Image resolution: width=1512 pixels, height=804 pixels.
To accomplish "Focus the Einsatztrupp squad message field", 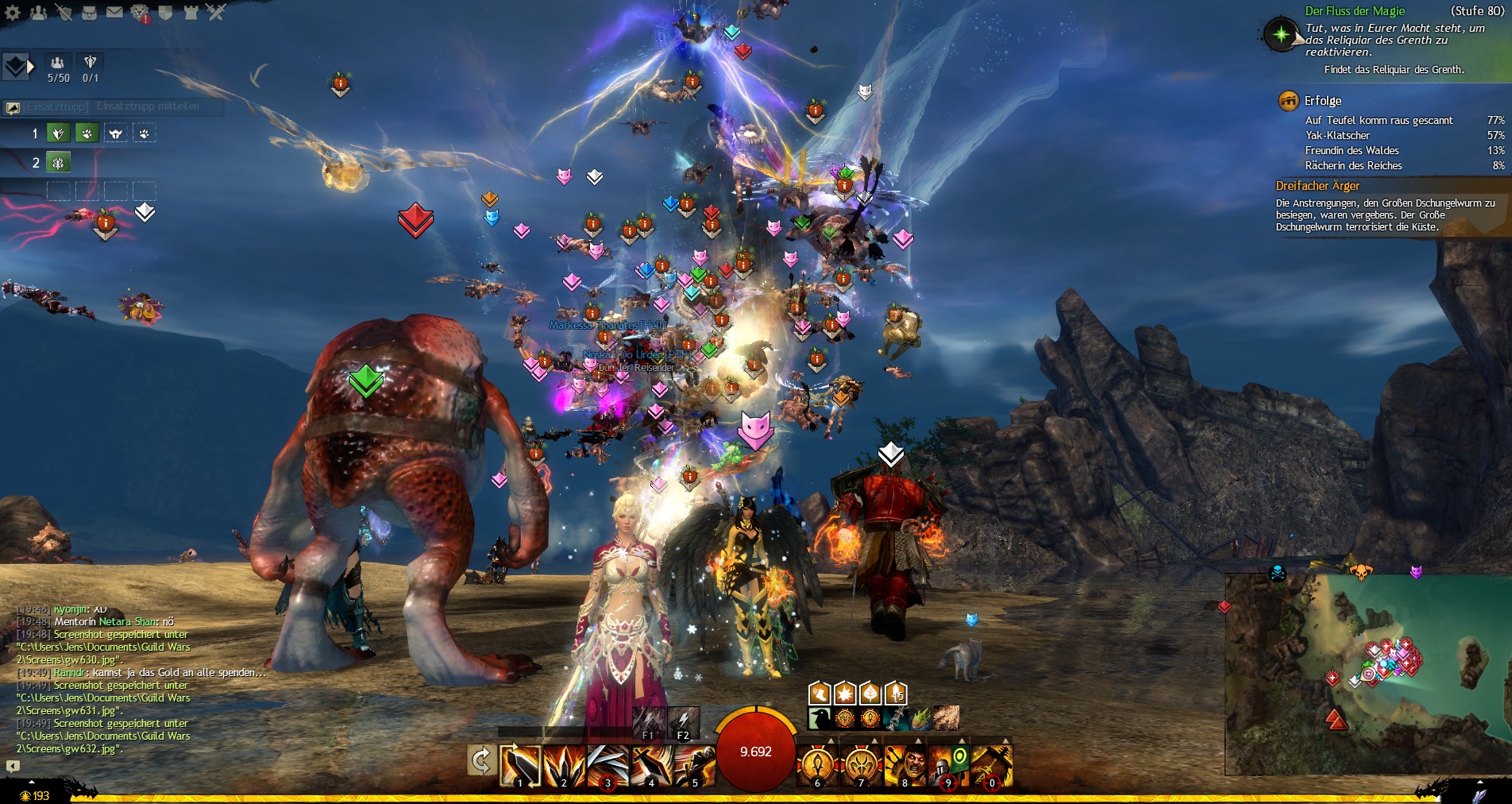I will (148, 106).
